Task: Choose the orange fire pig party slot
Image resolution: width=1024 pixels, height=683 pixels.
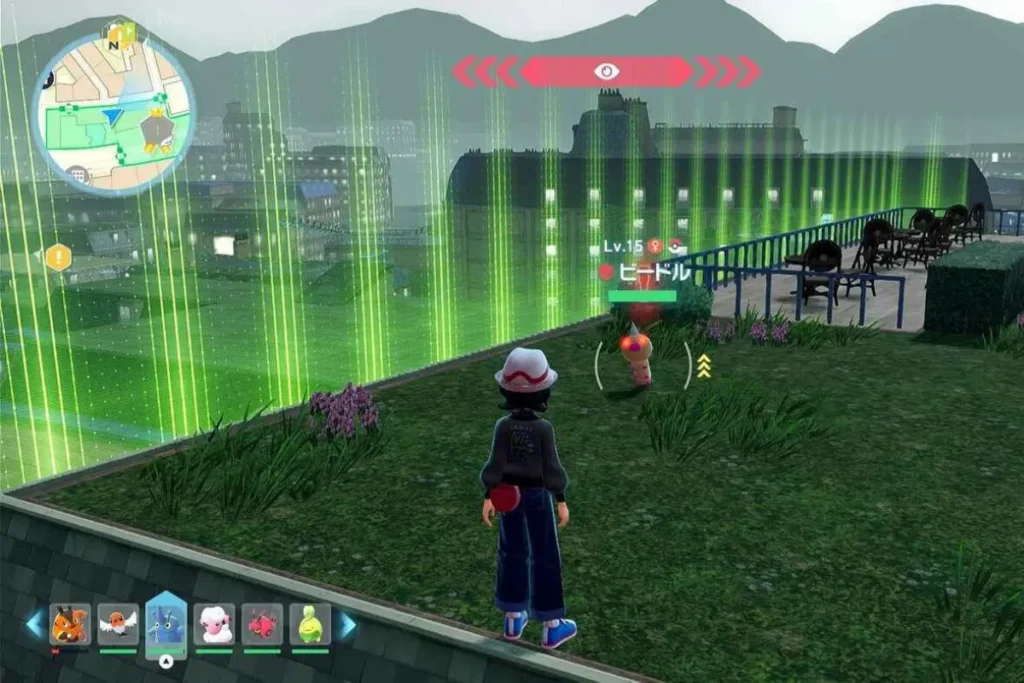Action: click(x=70, y=624)
